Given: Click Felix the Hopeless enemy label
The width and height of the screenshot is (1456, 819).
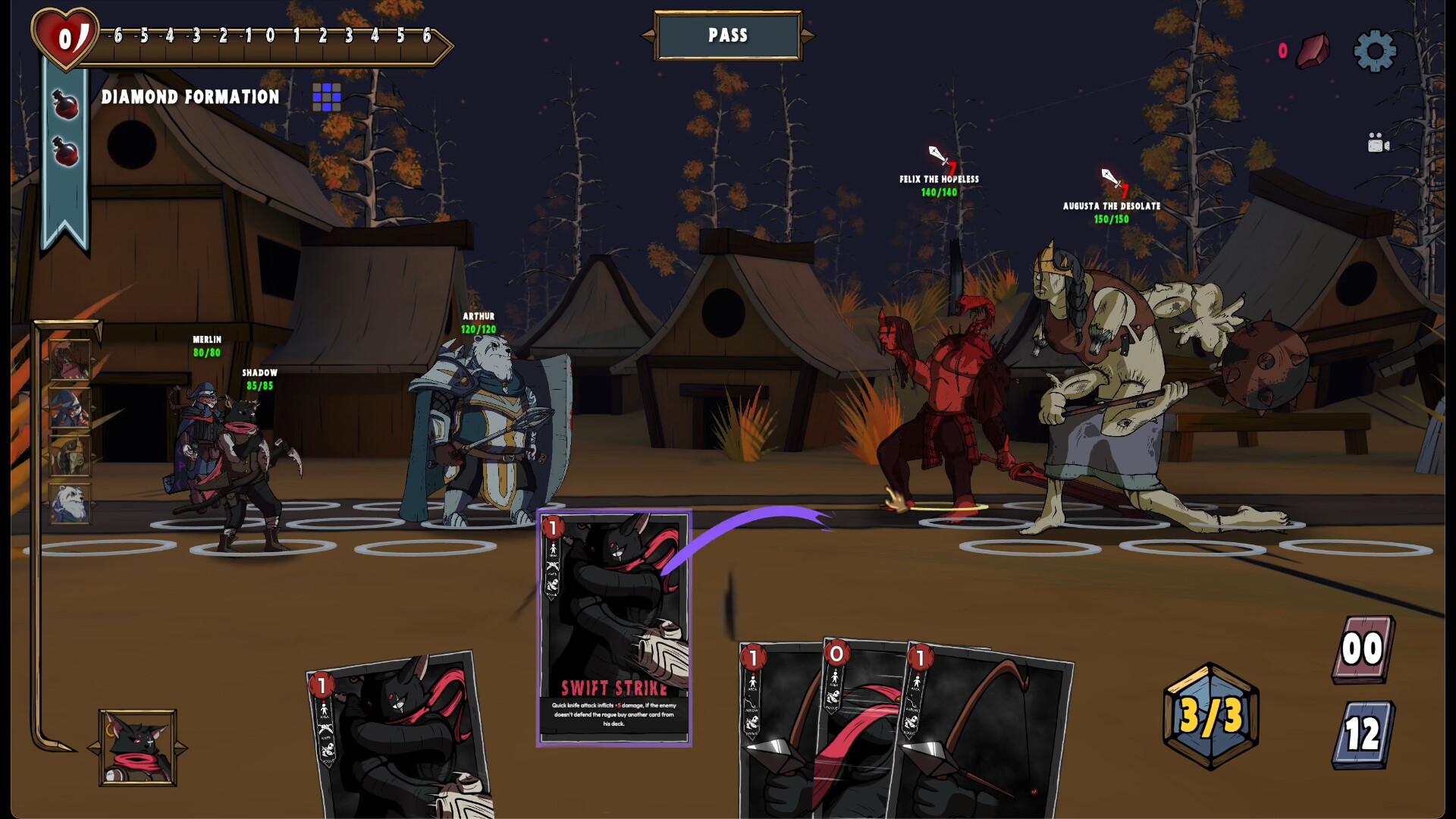Looking at the screenshot, I should [938, 178].
